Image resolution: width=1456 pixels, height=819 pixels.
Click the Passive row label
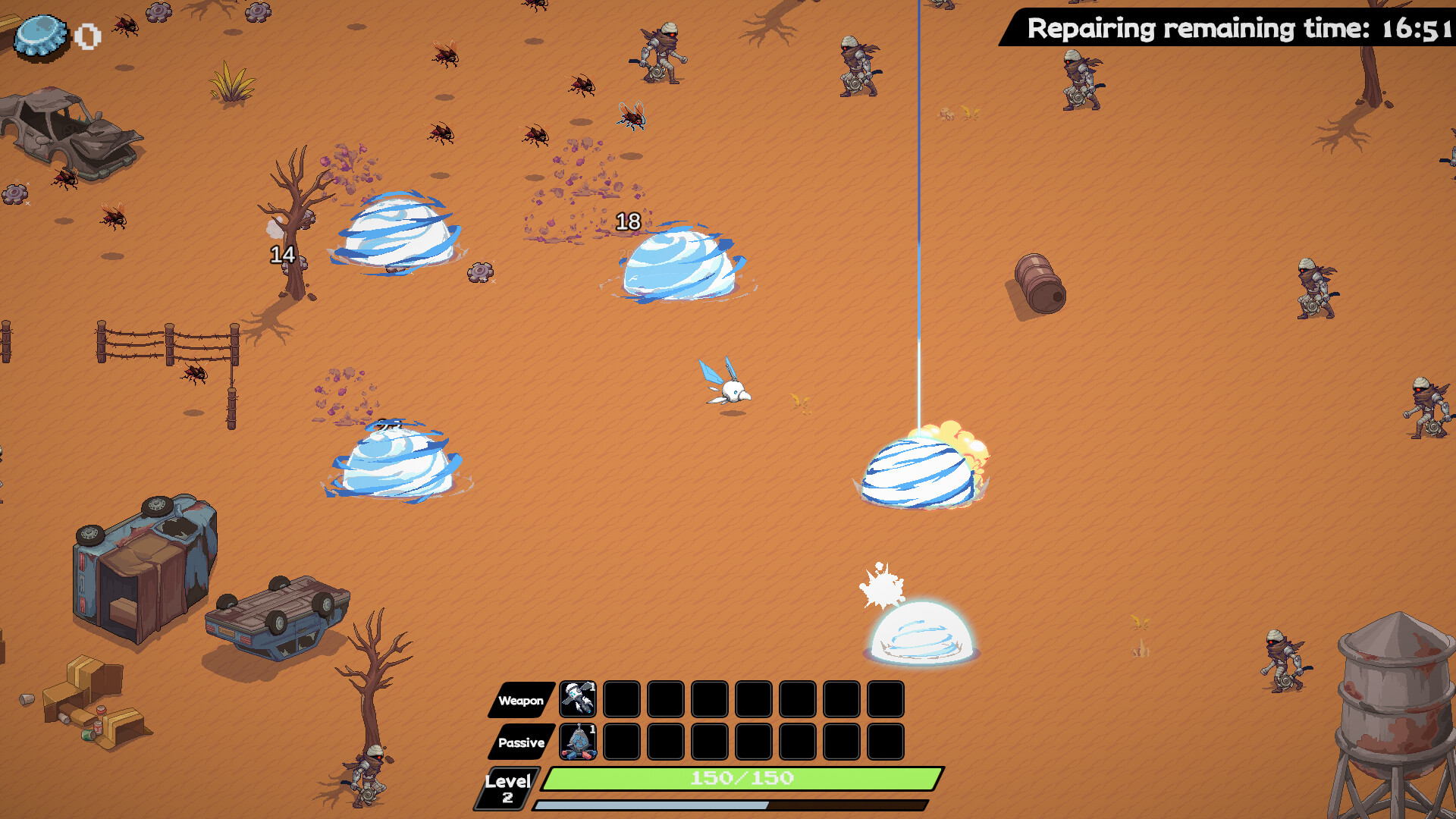tap(522, 743)
